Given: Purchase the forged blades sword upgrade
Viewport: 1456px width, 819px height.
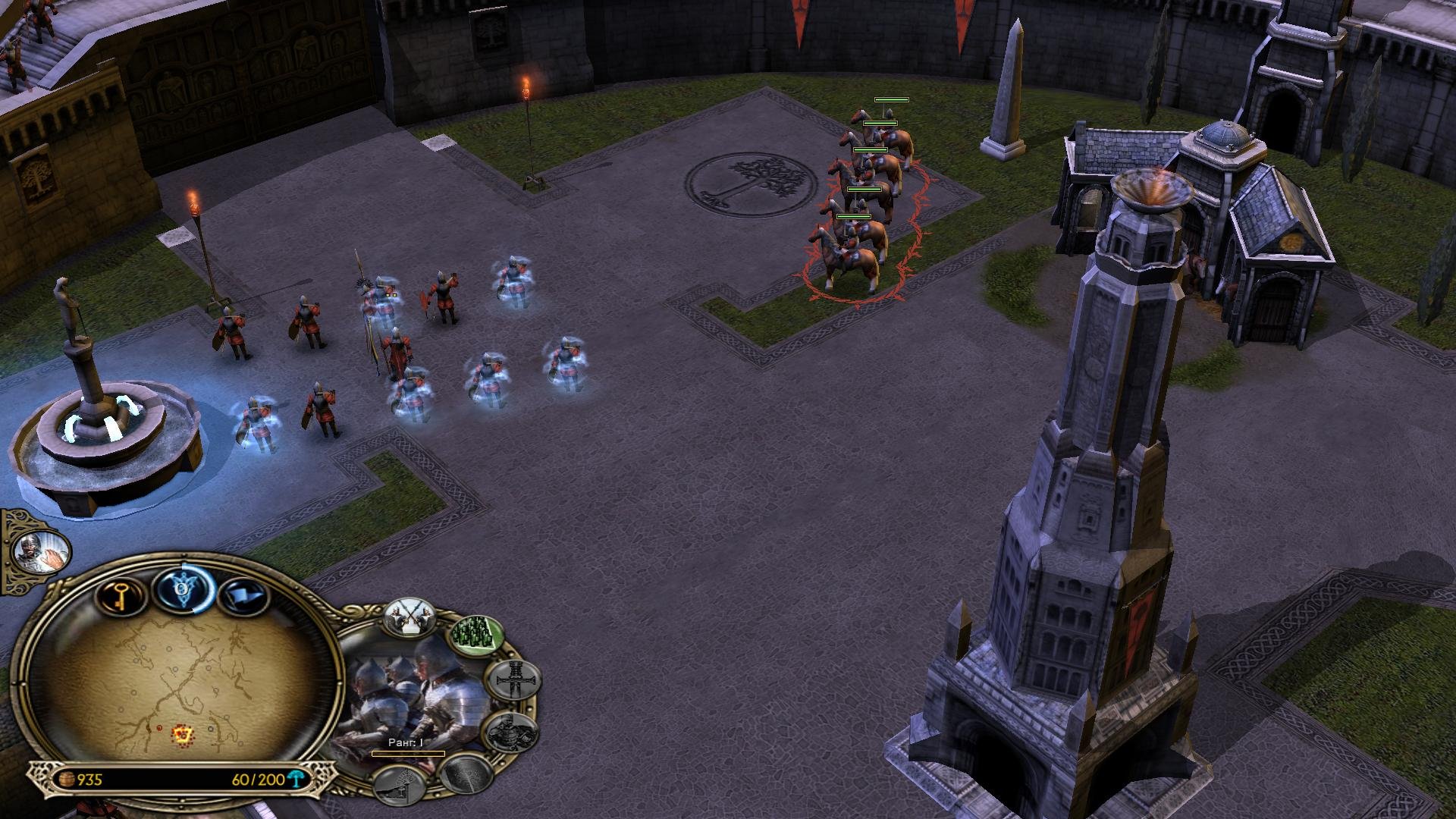Looking at the screenshot, I should [x=513, y=682].
